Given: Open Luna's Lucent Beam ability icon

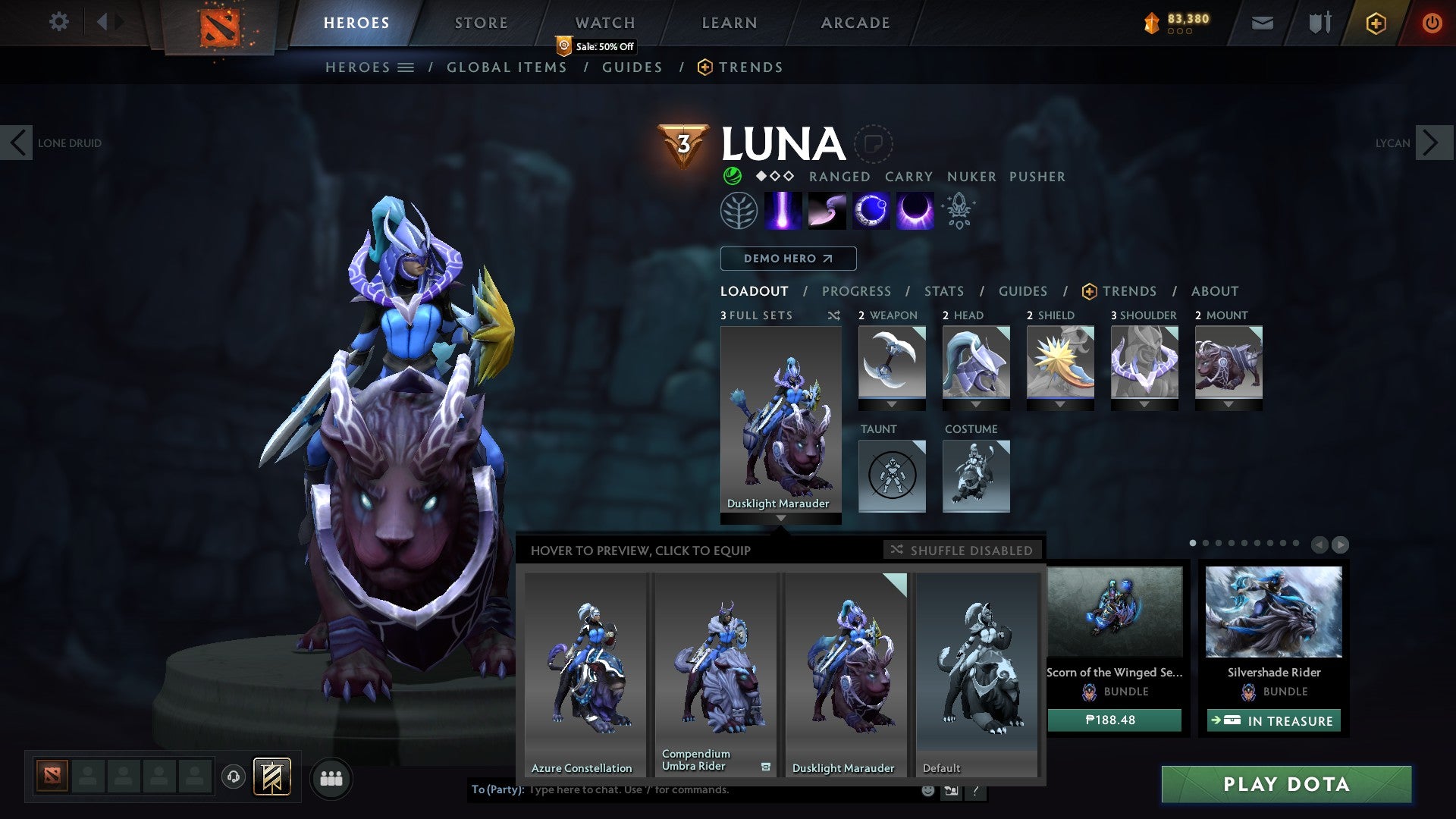Looking at the screenshot, I should pos(785,210).
